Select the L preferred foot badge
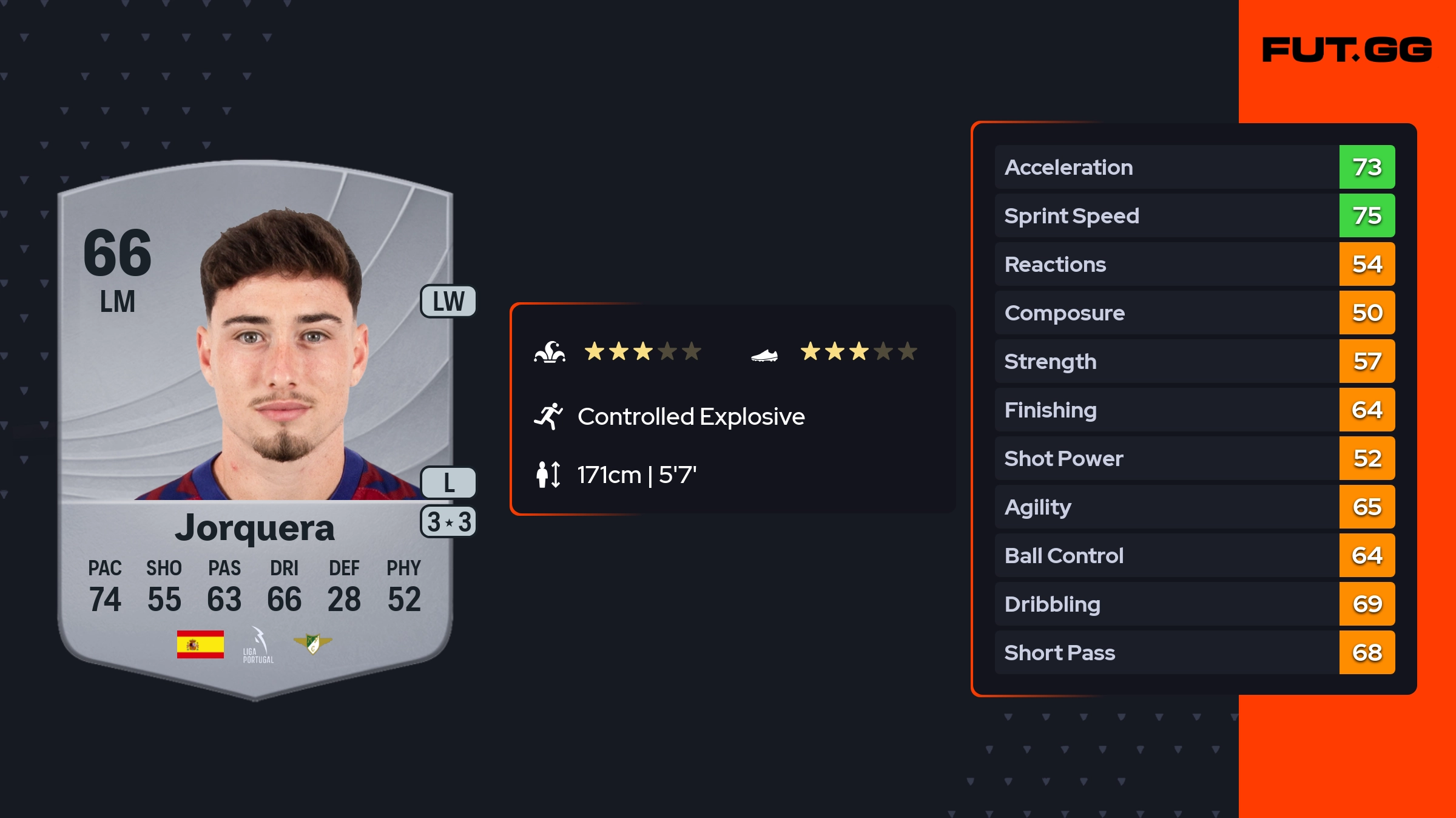 [x=448, y=483]
